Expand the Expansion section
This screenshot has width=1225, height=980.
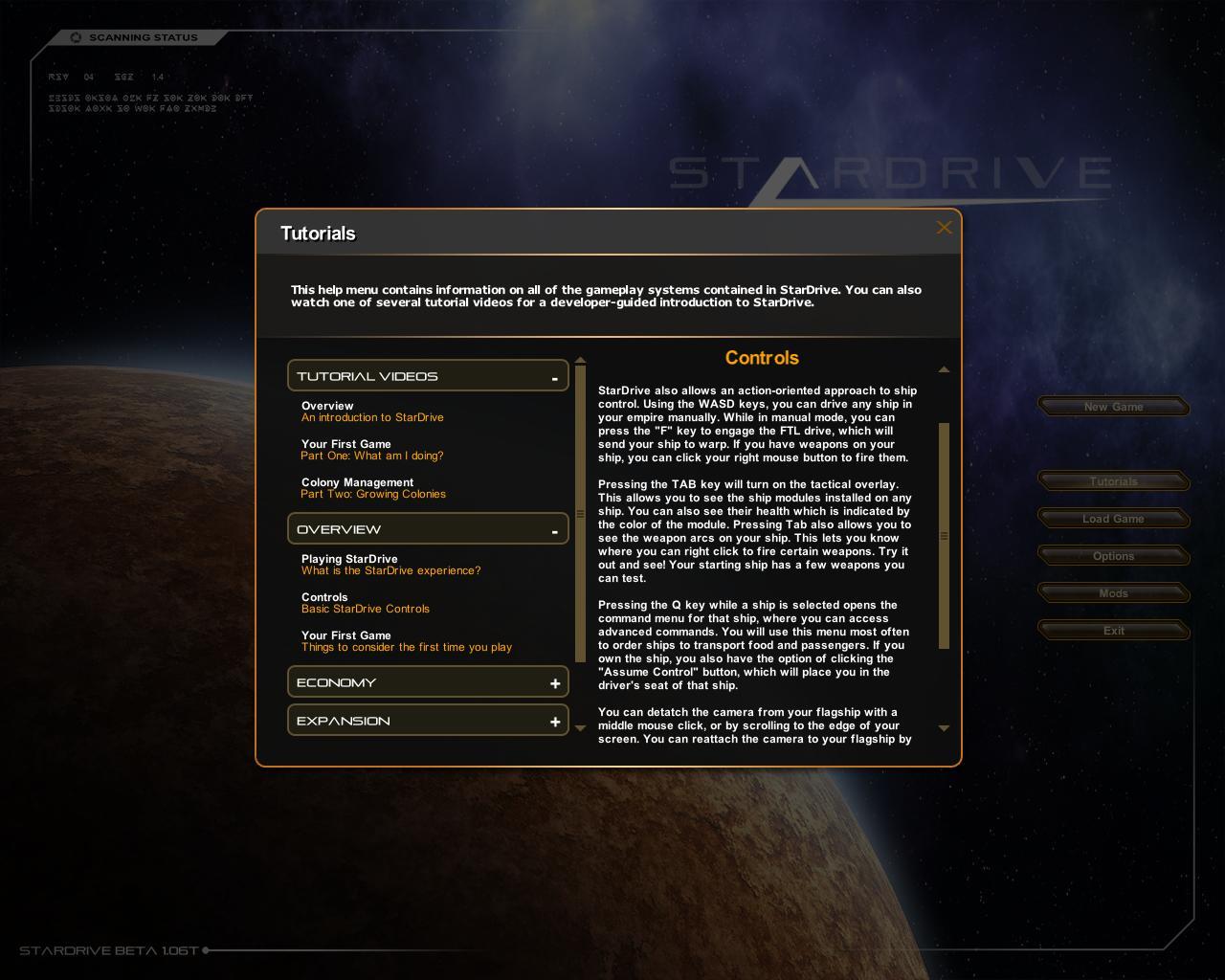point(554,722)
